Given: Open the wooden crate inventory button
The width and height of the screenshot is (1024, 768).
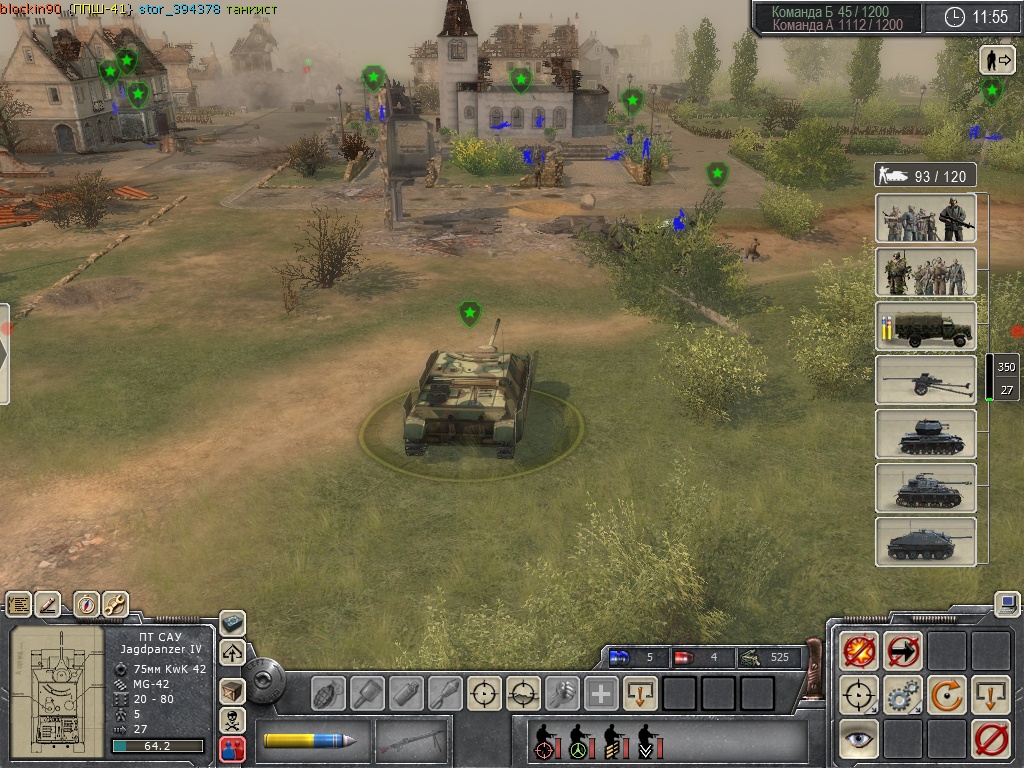Looking at the screenshot, I should pyautogui.click(x=232, y=690).
